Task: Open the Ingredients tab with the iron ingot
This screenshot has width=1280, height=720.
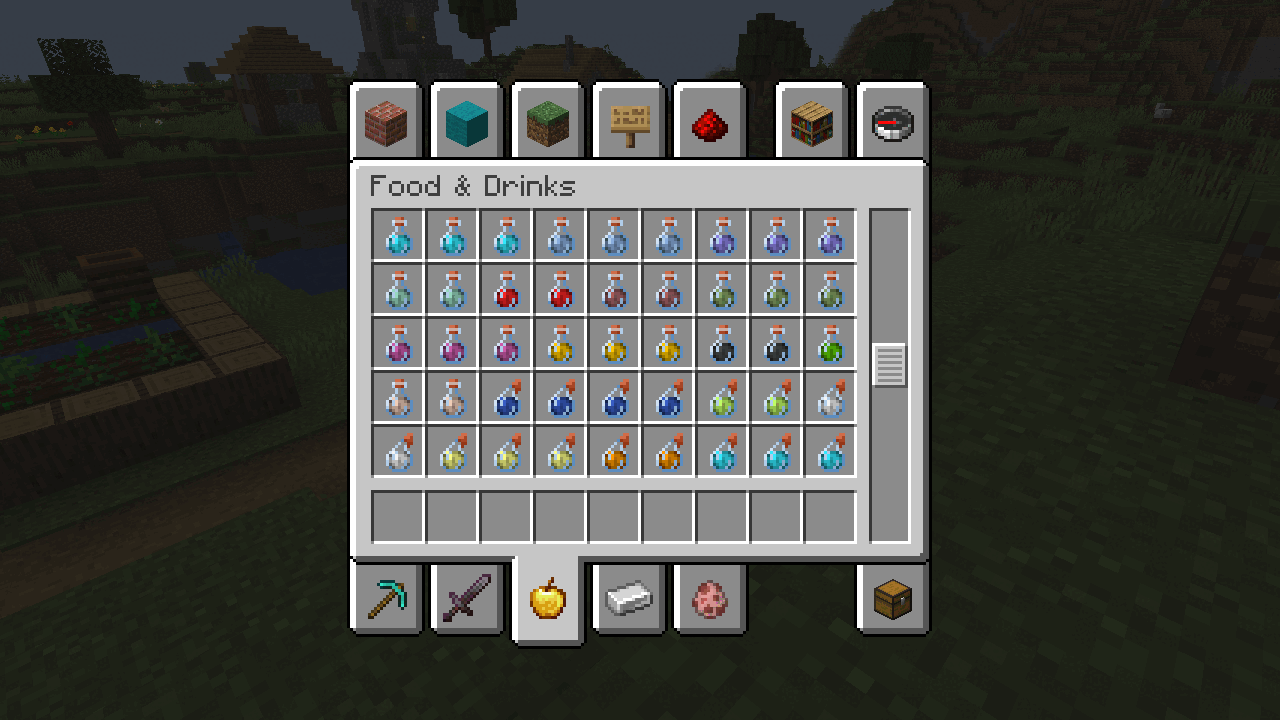Action: [x=628, y=597]
